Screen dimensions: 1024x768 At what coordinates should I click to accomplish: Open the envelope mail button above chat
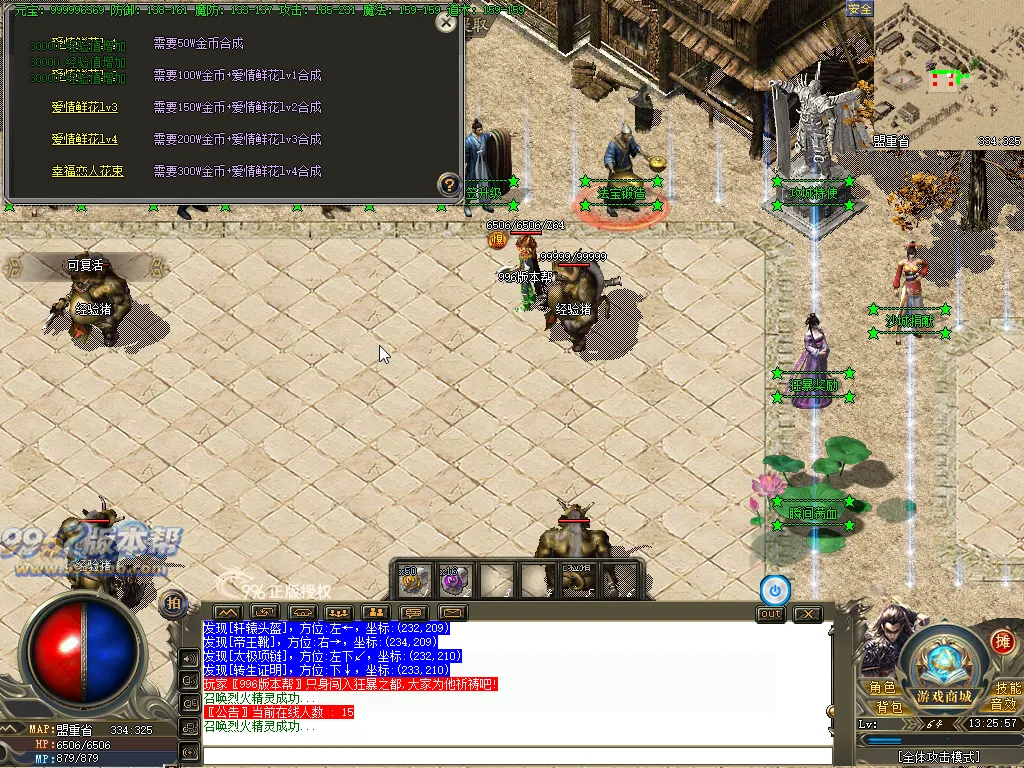click(452, 612)
